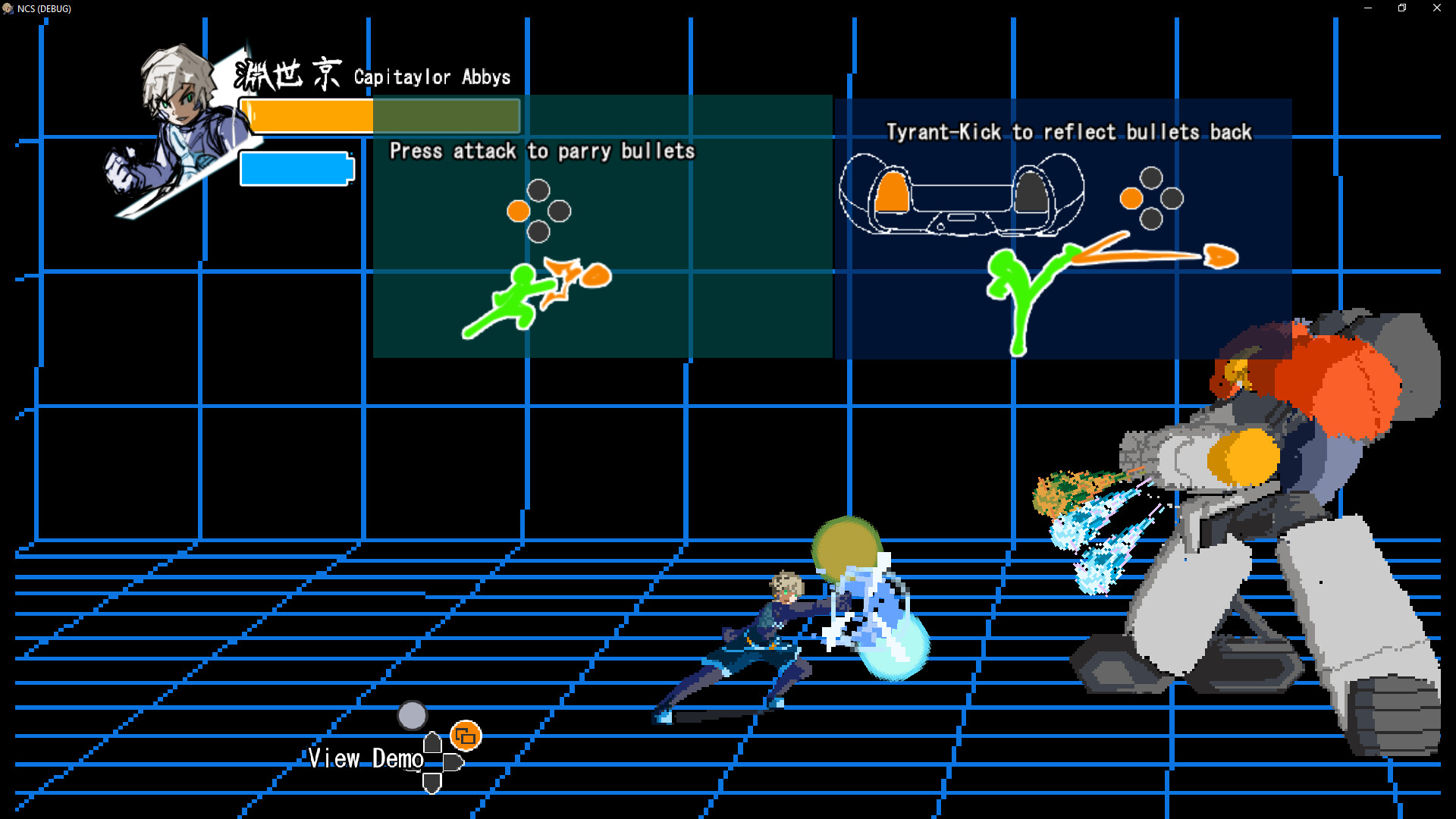This screenshot has height=819, width=1456.
Task: Click the Capitaylor Abbys name label
Action: pyautogui.click(x=432, y=76)
